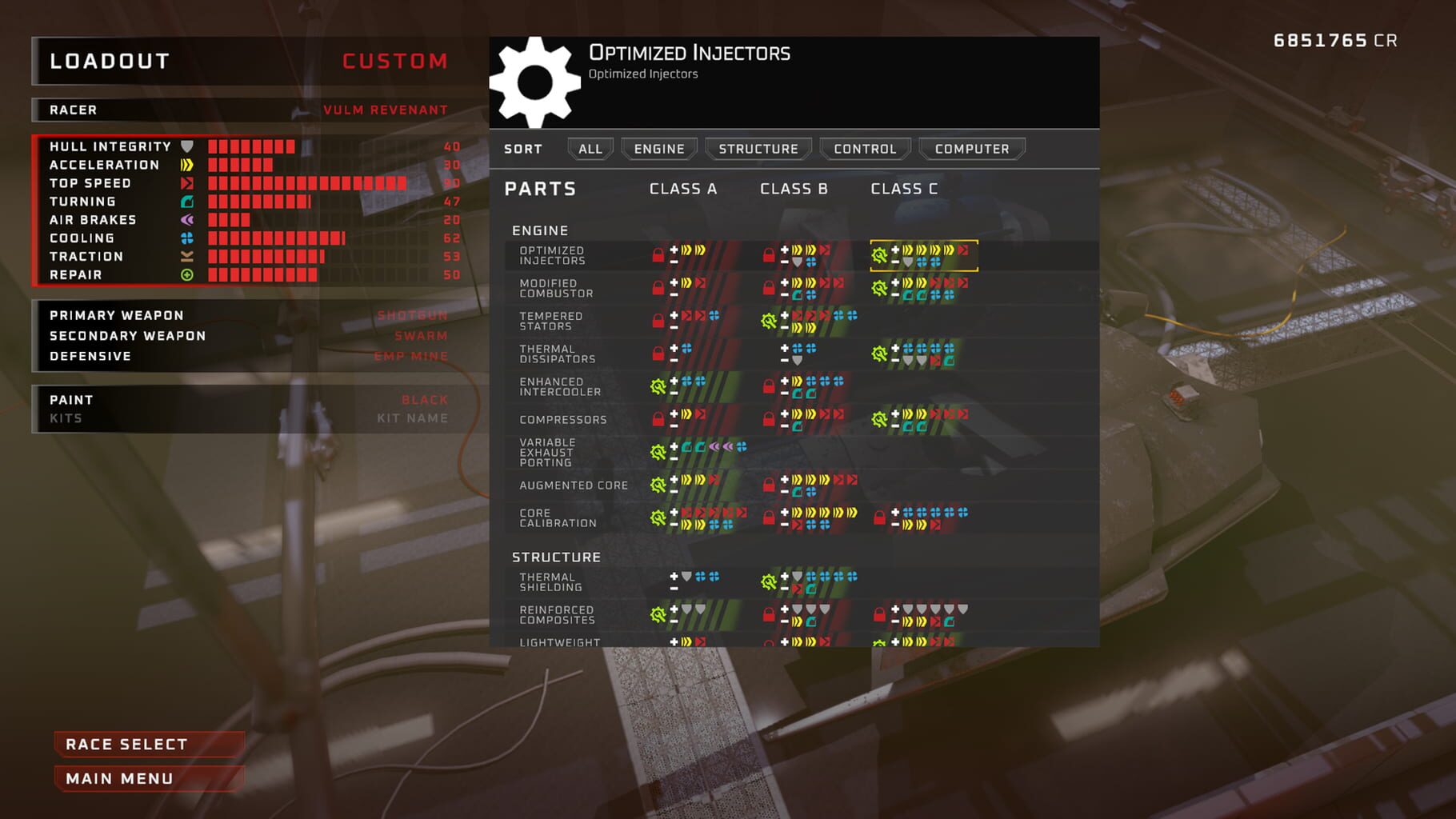Switch to the ENGINE sort tab

pos(659,149)
